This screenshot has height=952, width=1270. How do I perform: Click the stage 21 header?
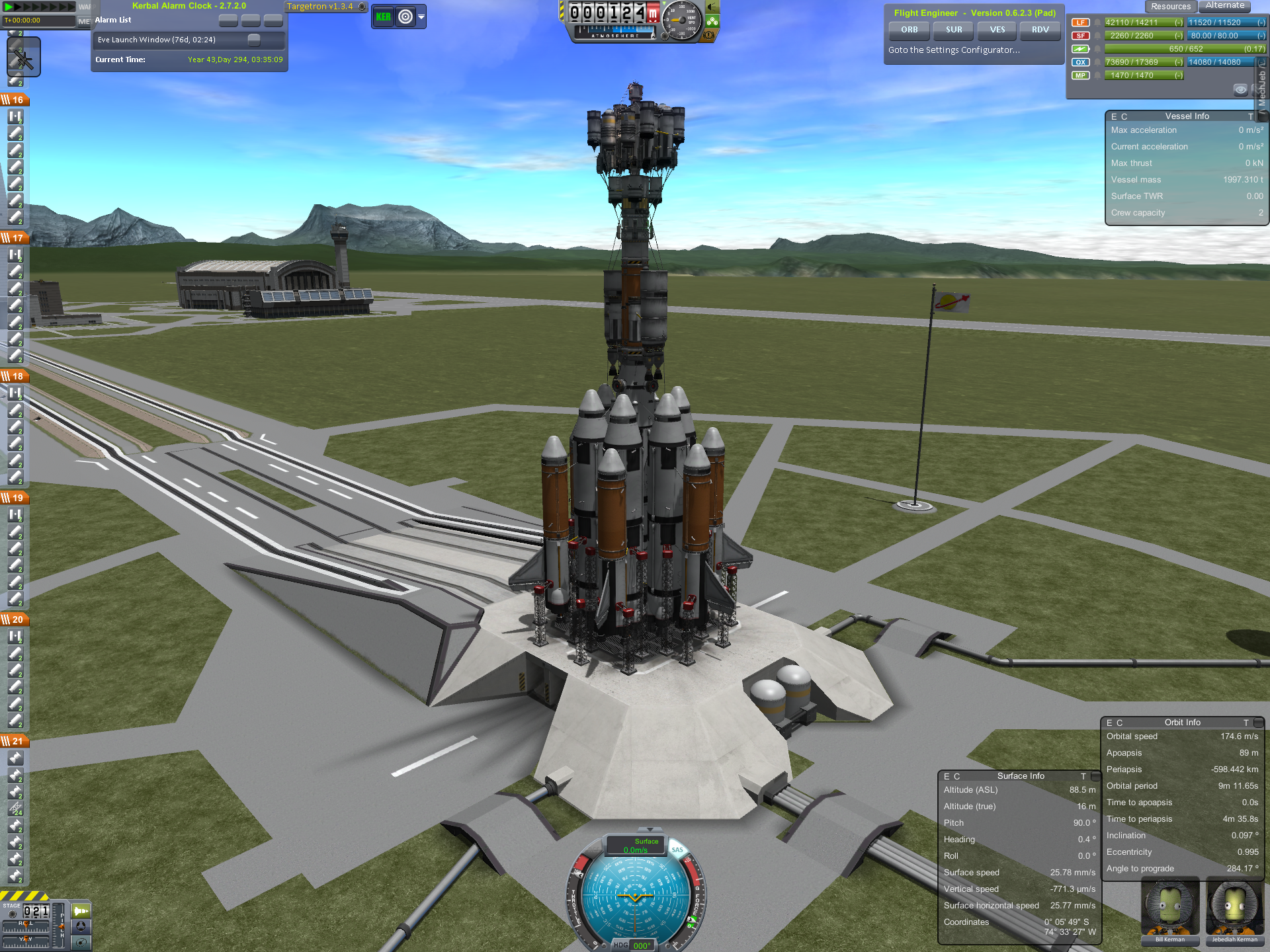click(x=15, y=741)
